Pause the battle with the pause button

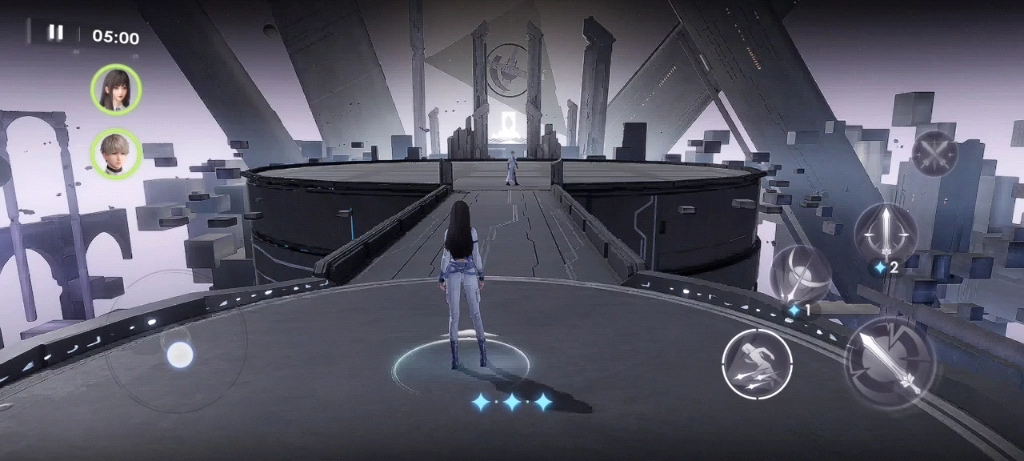pos(55,33)
